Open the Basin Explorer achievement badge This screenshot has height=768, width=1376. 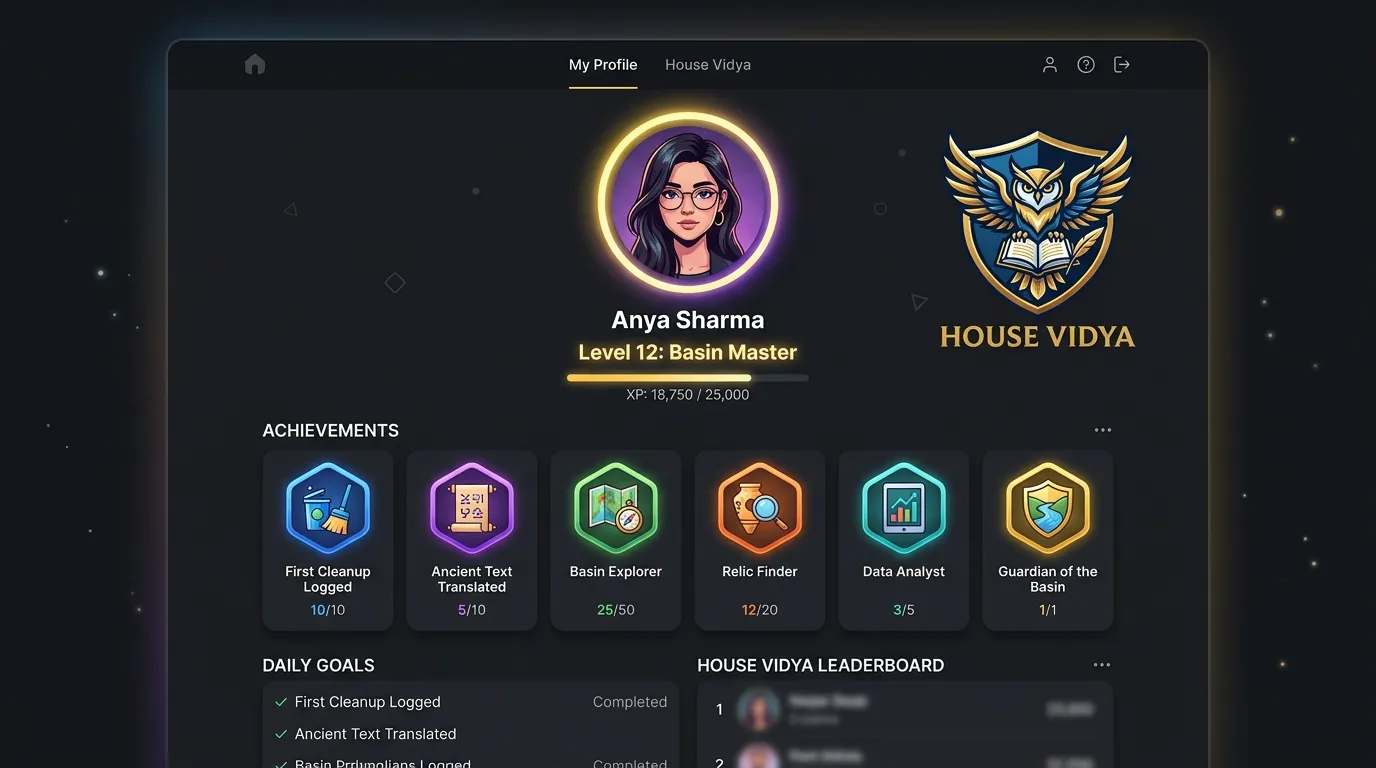pyautogui.click(x=616, y=508)
